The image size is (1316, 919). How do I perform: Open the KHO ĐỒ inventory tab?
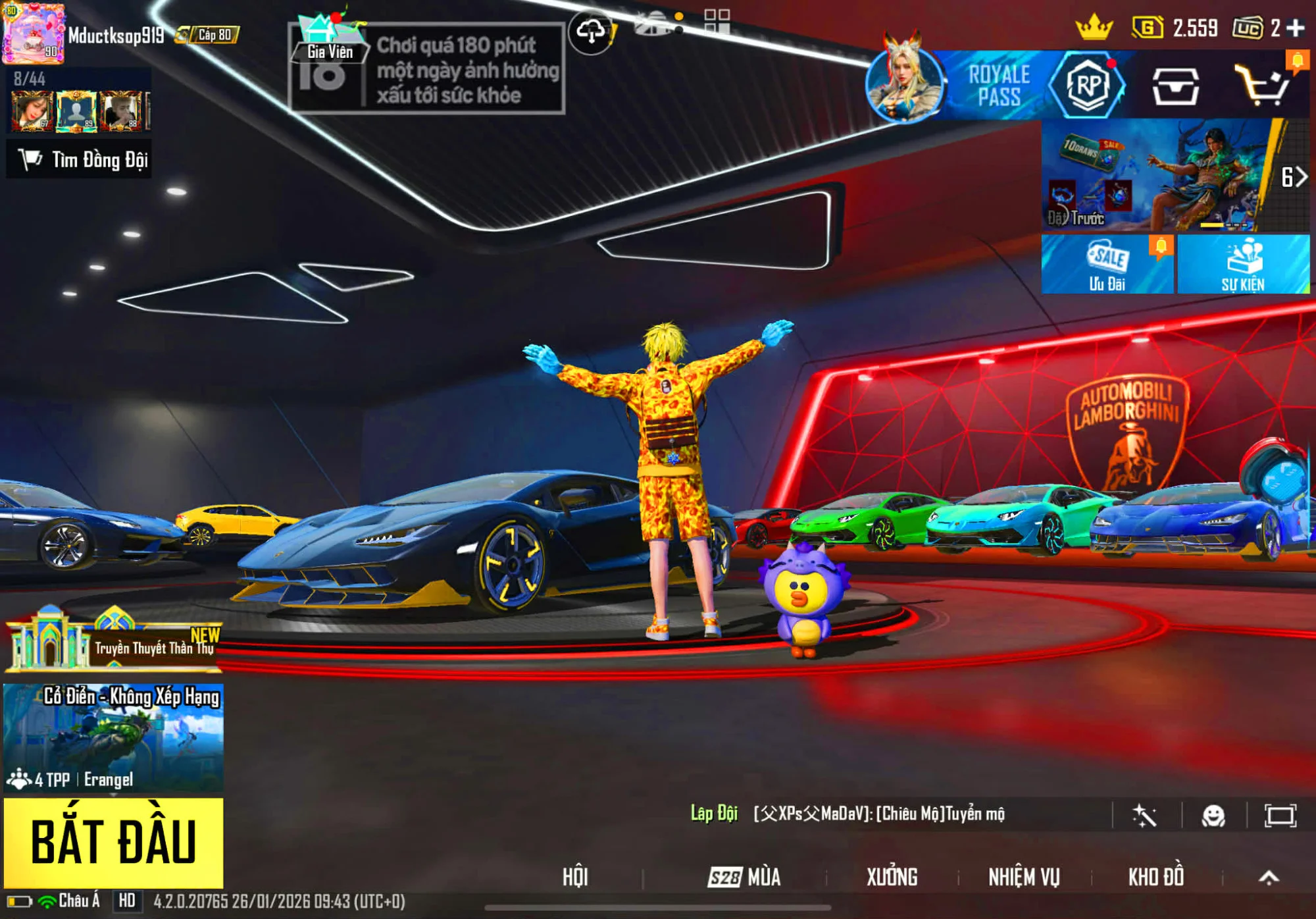tap(1156, 877)
